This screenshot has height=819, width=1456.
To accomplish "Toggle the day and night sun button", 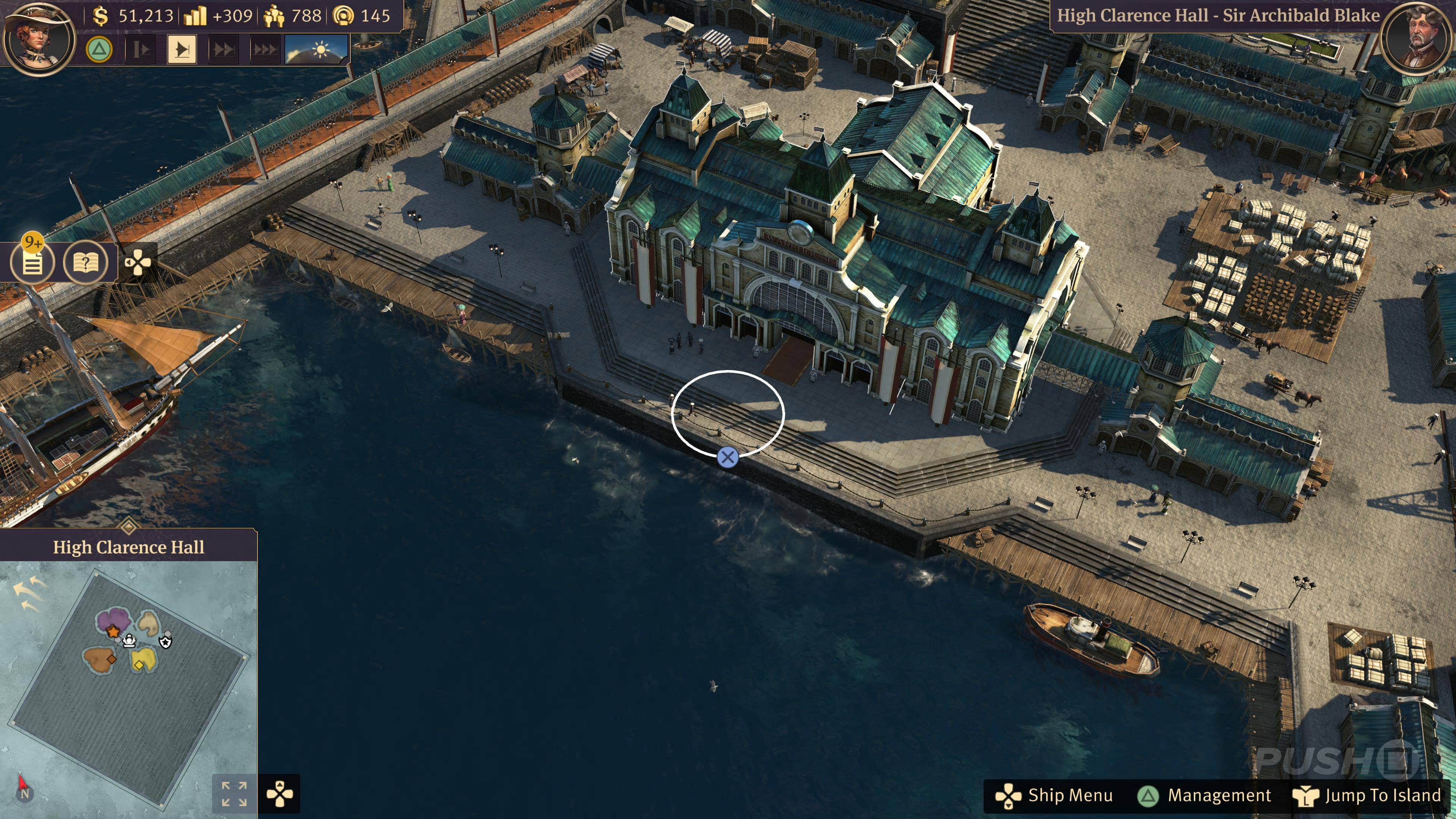I will (x=317, y=50).
